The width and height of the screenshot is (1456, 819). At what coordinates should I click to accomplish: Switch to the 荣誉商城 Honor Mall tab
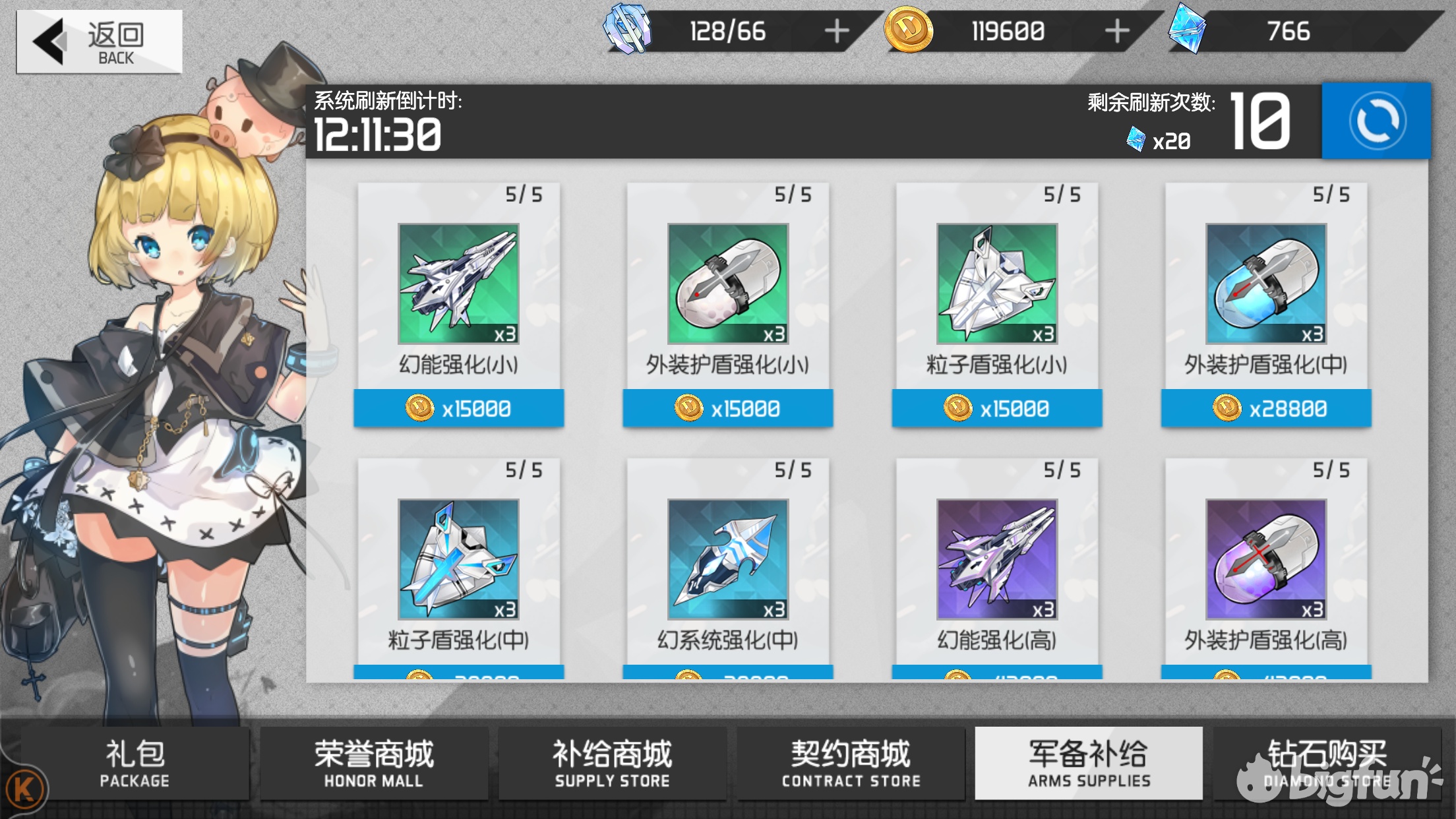(x=374, y=764)
